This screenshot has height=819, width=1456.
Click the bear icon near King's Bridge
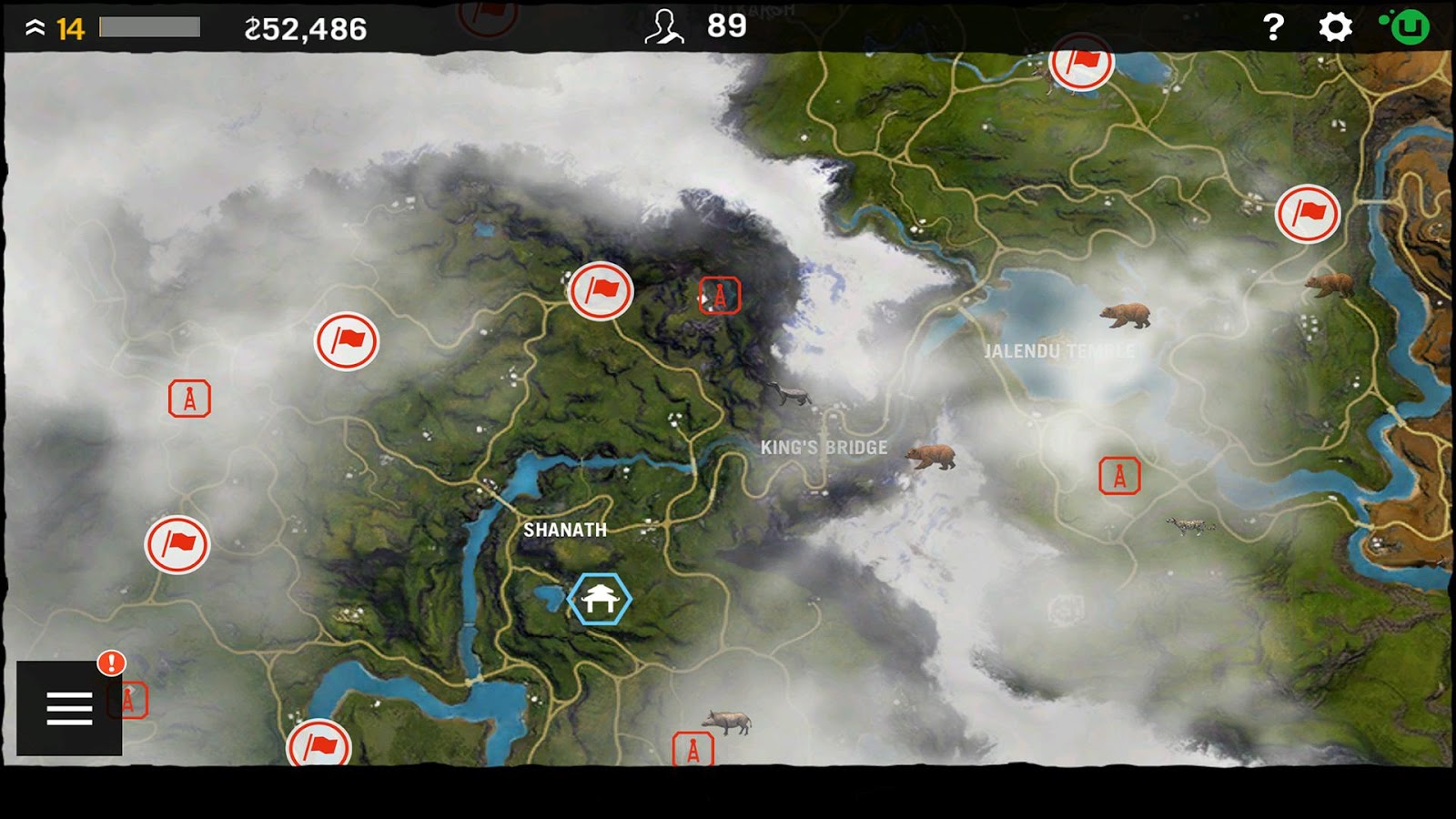point(930,456)
